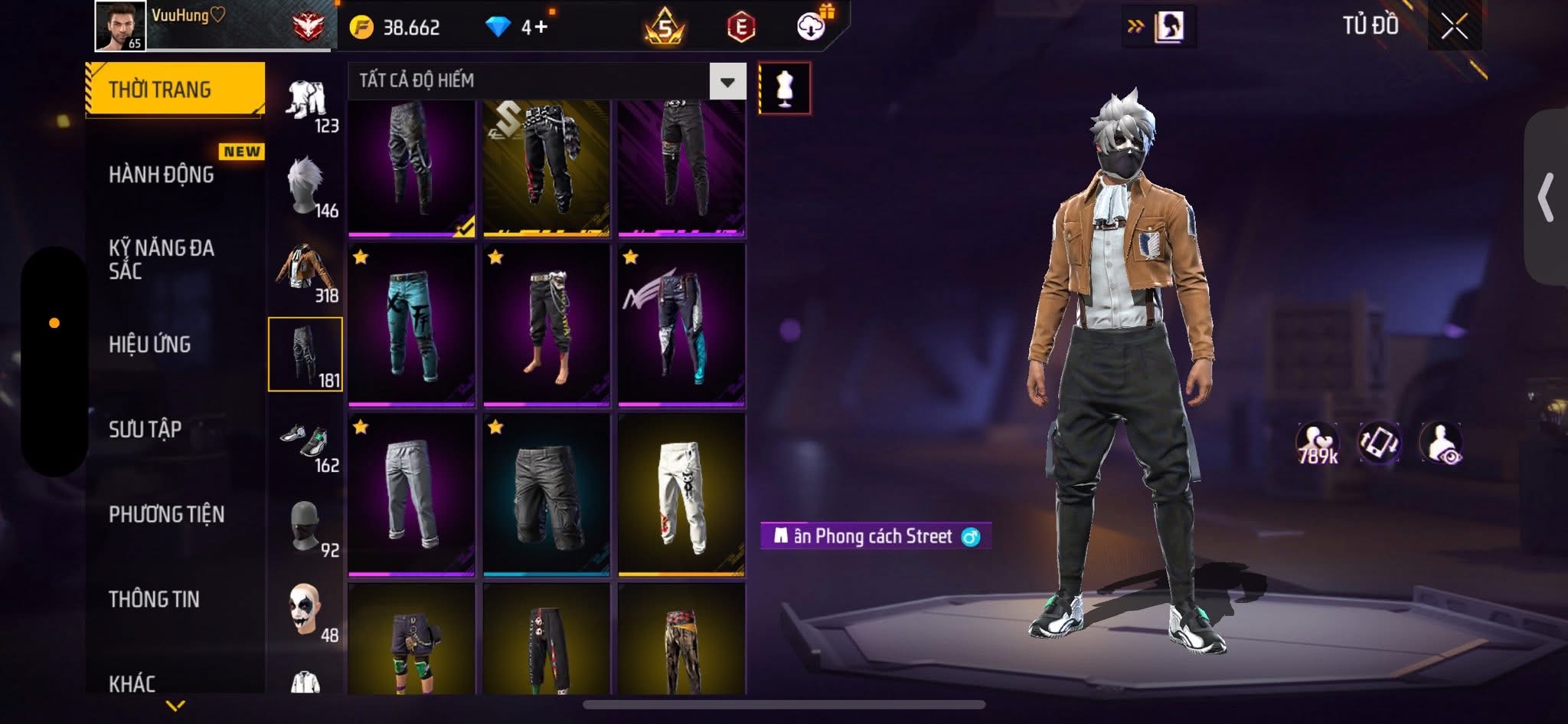Open the Thông Tin tab
The height and width of the screenshot is (724, 1568).
click(154, 599)
